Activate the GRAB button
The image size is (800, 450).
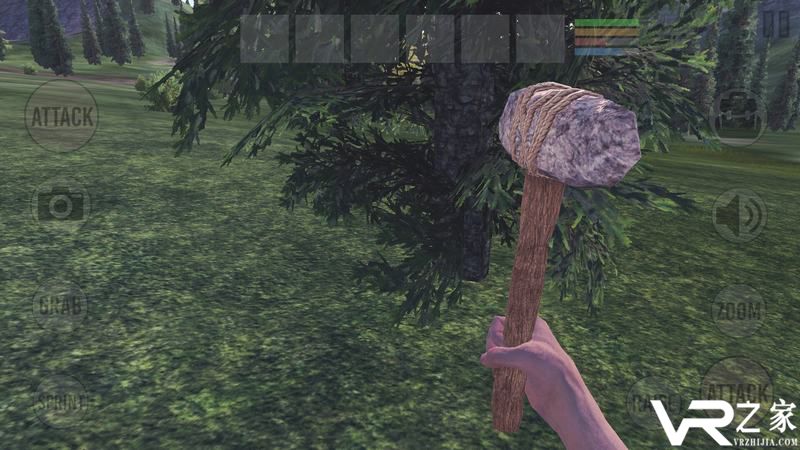[60, 305]
